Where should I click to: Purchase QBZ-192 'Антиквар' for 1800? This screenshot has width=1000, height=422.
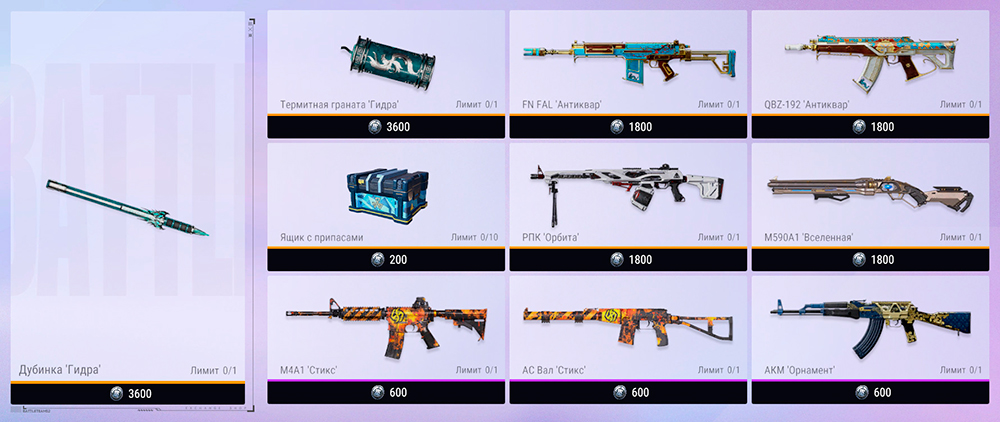(869, 127)
